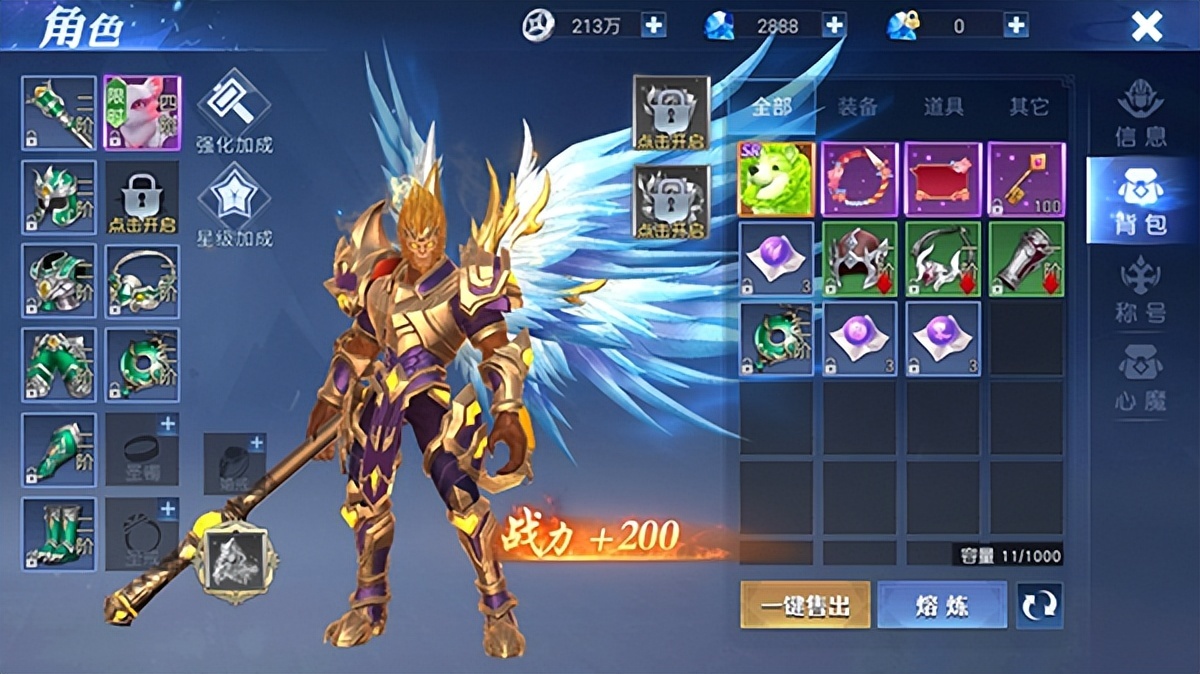Select the green lion SR item
The width and height of the screenshot is (1200, 674).
click(x=777, y=179)
